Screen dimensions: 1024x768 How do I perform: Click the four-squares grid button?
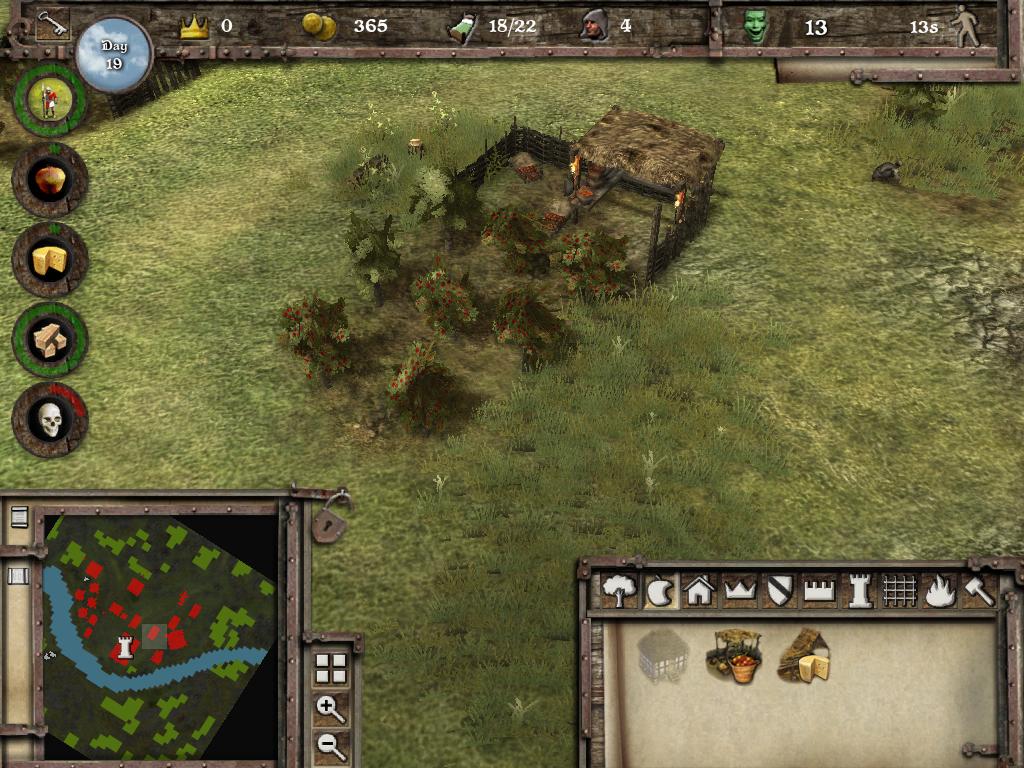tap(331, 668)
